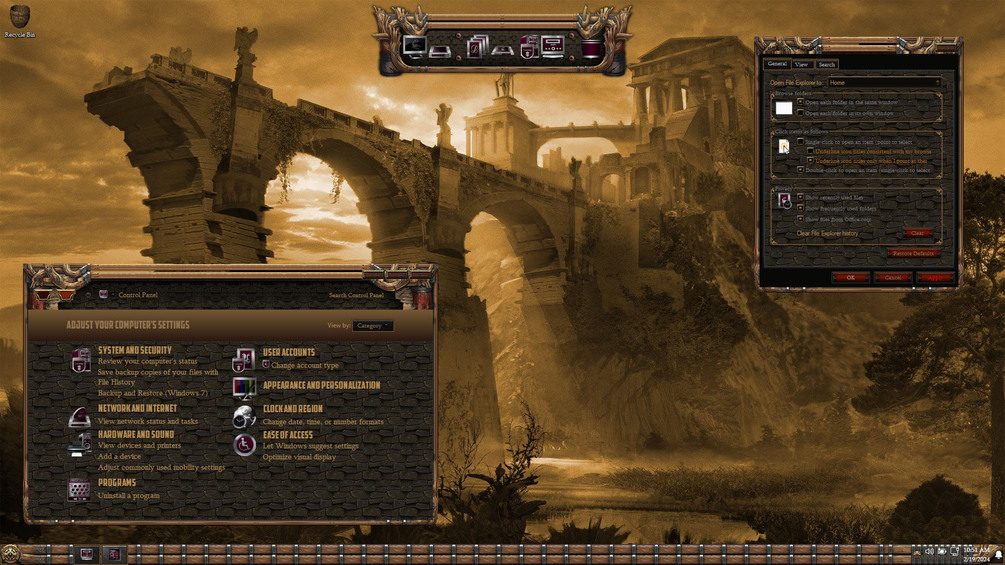Choose Ease of Access category

287,436
